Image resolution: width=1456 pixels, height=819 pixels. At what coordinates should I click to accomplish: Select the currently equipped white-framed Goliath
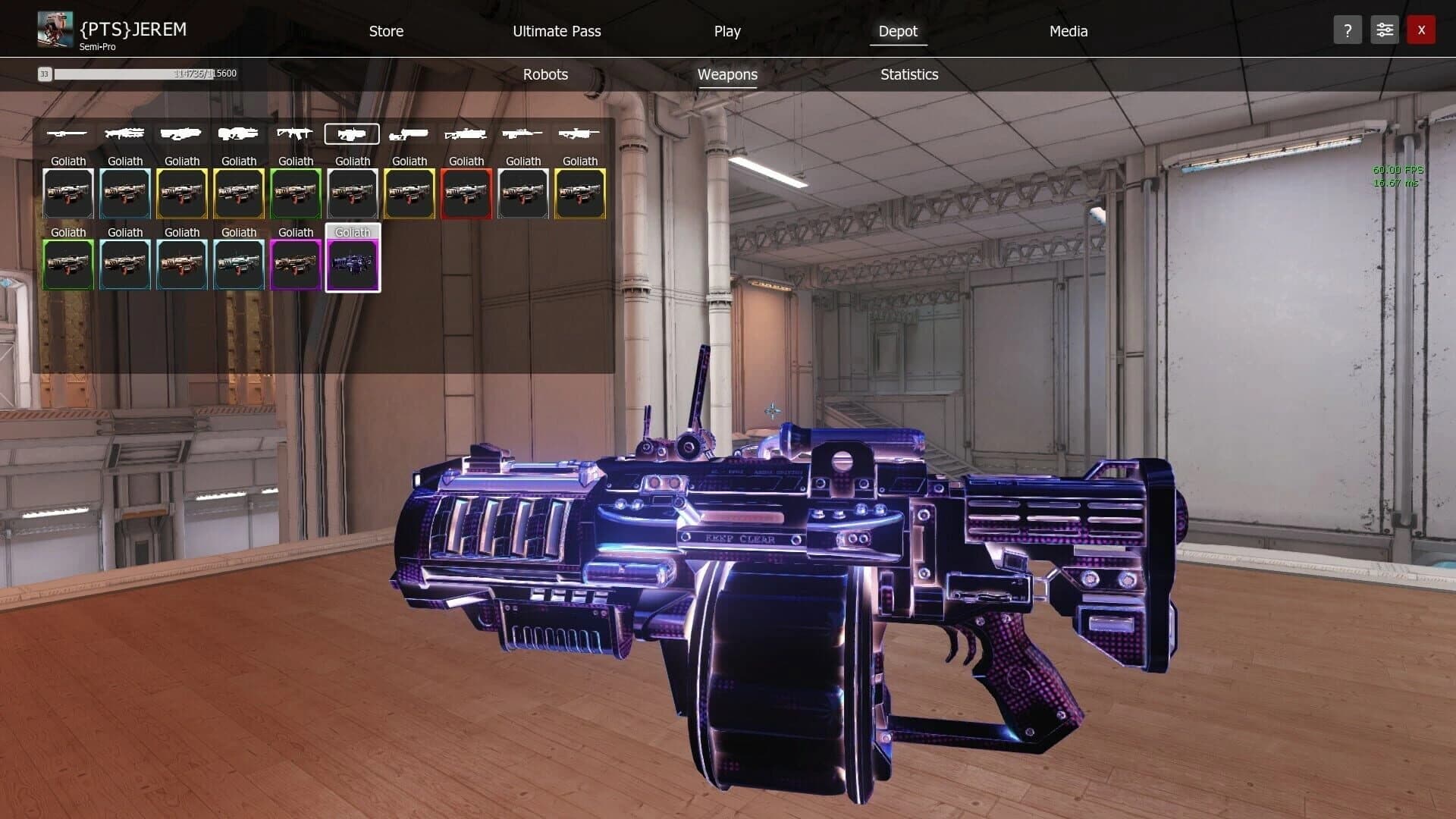353,265
